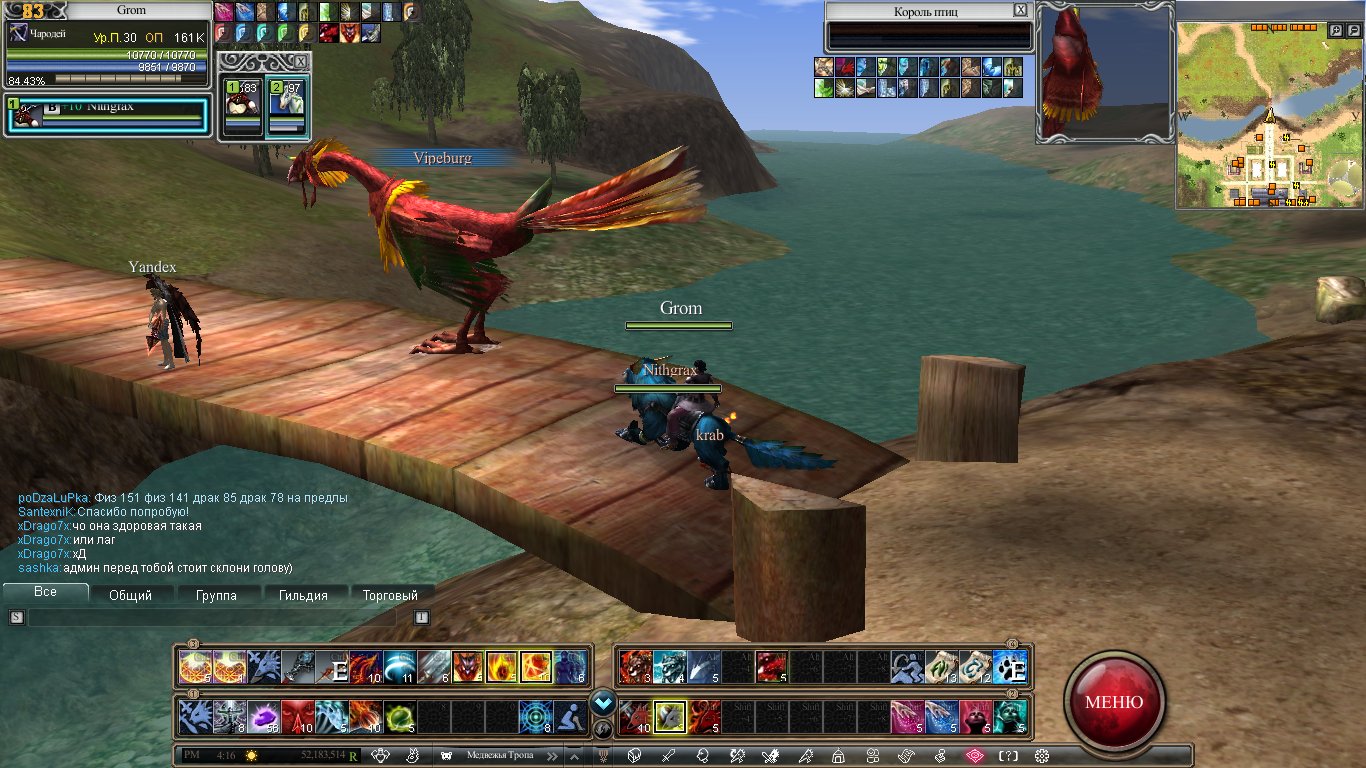Click the chat message input field
The image size is (1366, 768).
(x=215, y=618)
